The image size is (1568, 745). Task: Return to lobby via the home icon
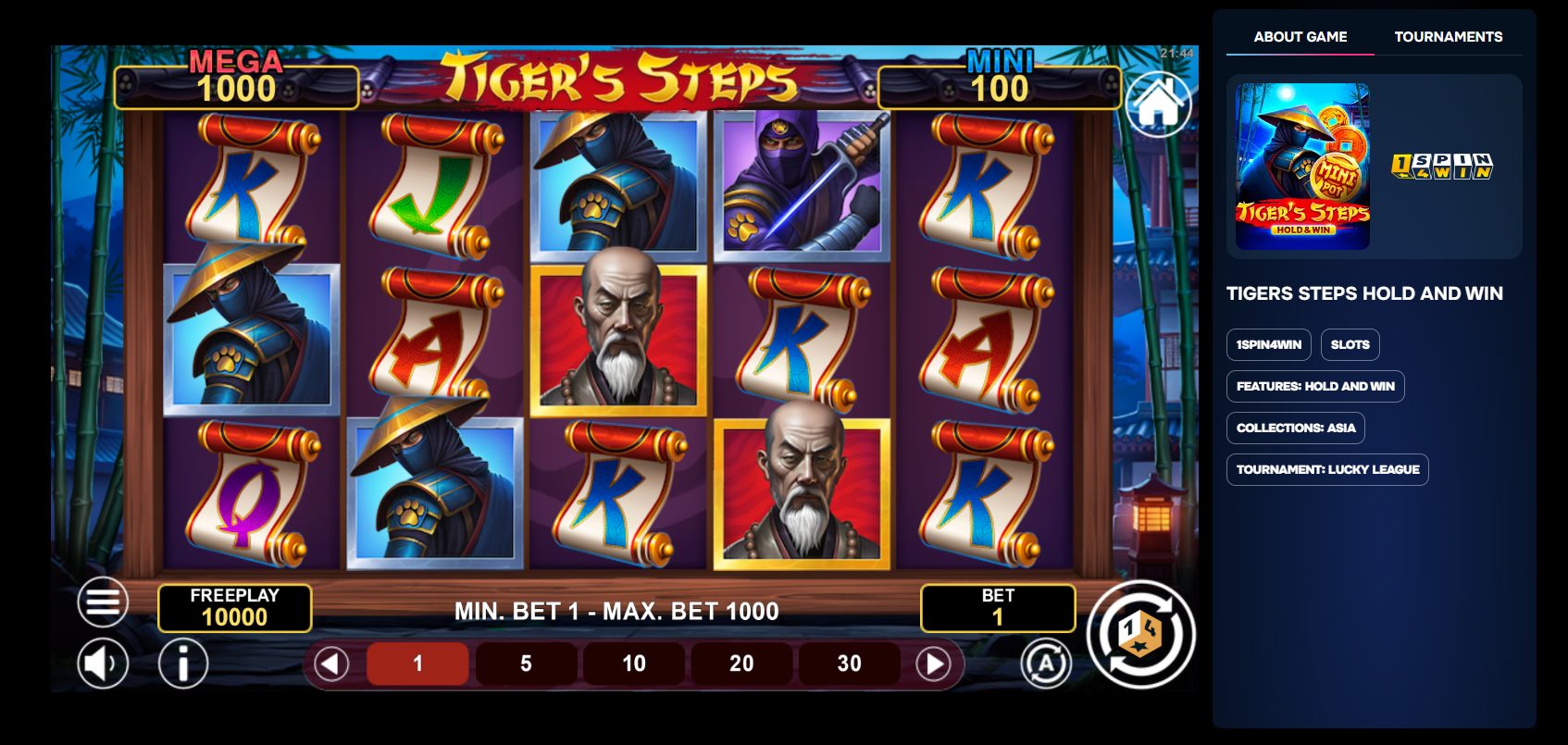[1157, 105]
